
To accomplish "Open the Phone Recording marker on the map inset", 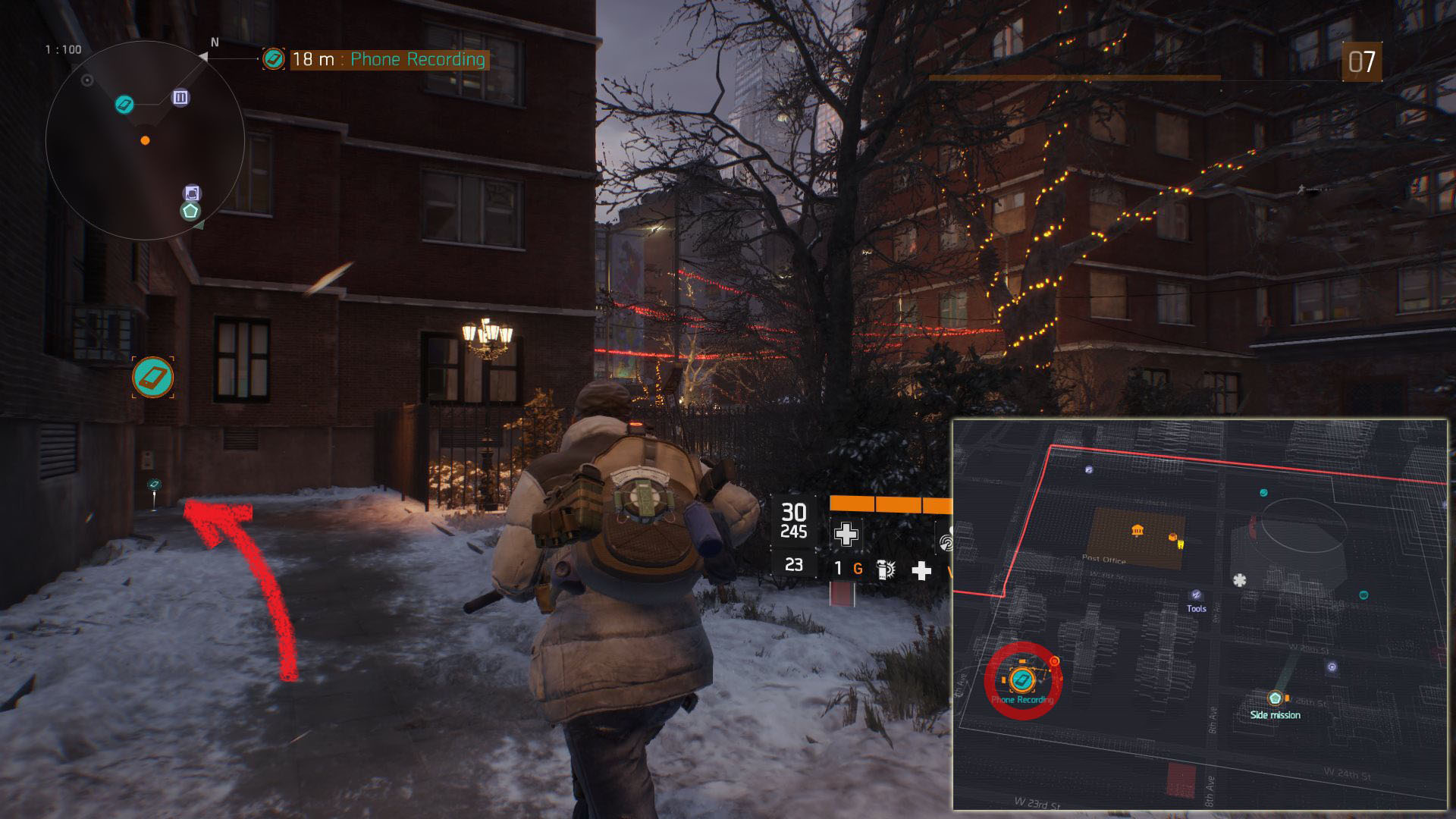I will pos(1021,679).
